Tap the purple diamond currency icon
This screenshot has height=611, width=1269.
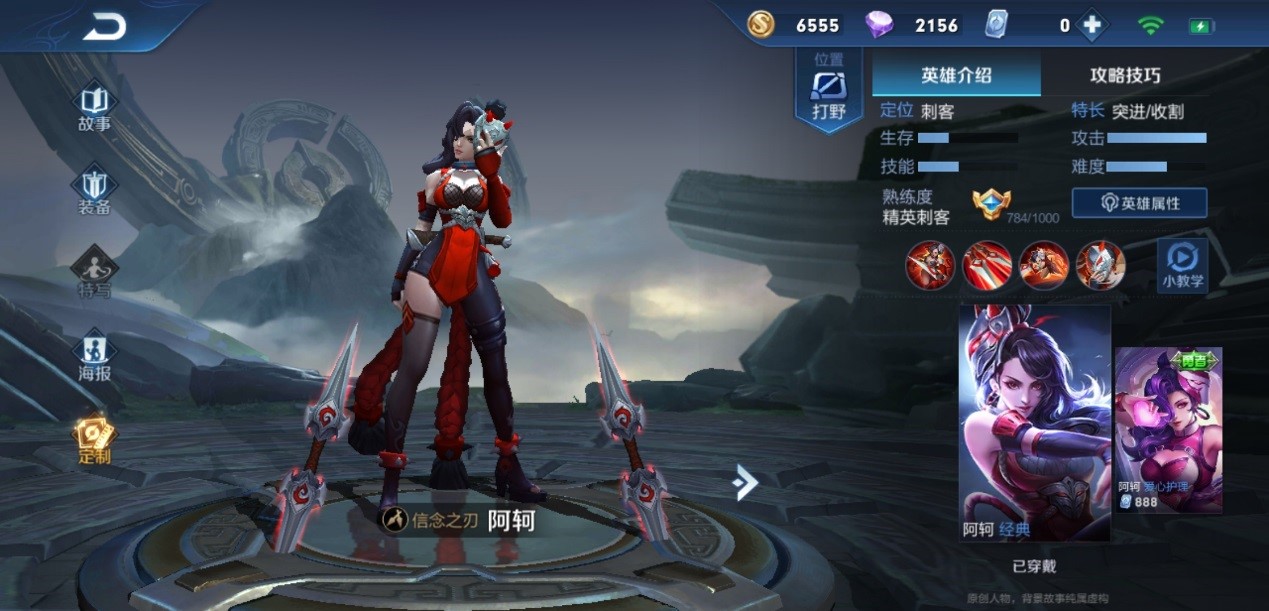(879, 26)
